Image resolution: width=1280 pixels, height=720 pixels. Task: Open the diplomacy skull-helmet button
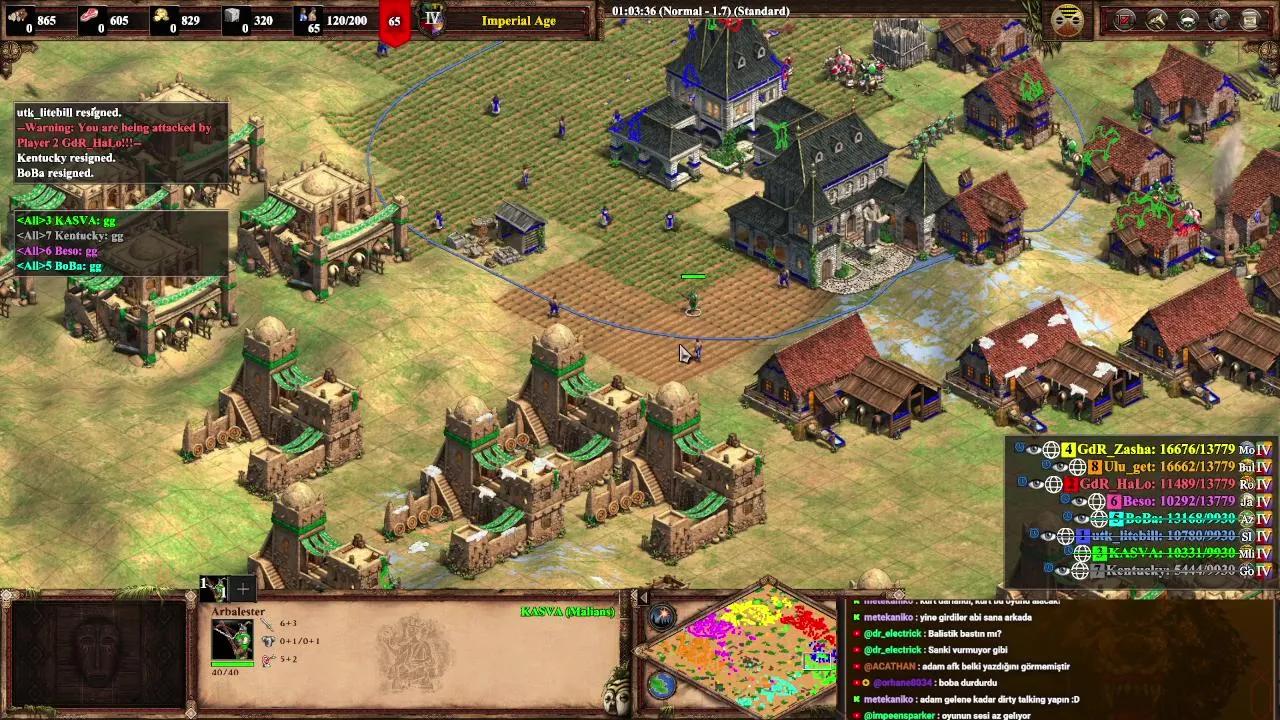(x=1188, y=19)
